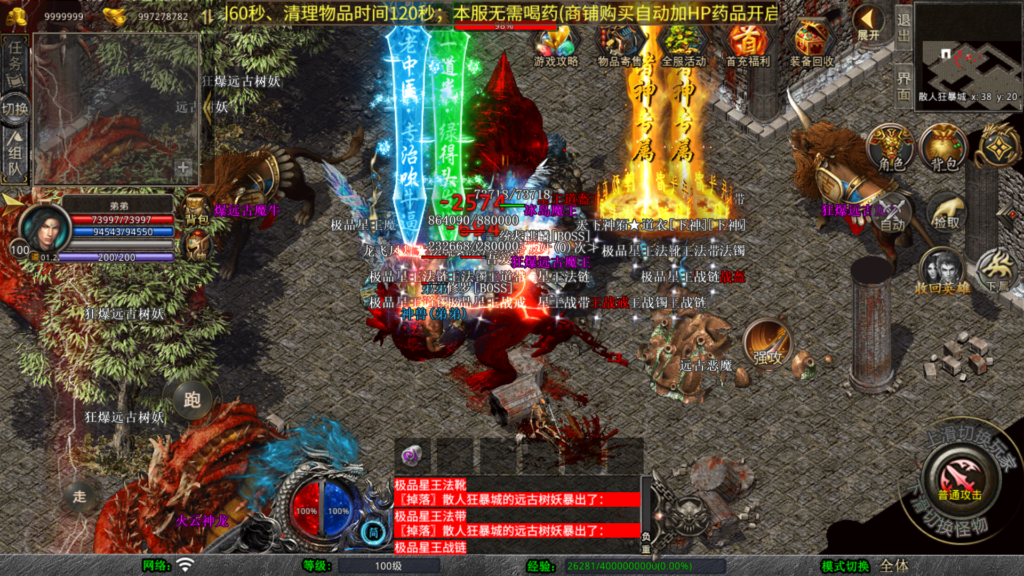Activate the 强攻 skill
This screenshot has height=576, width=1024.
767,344
